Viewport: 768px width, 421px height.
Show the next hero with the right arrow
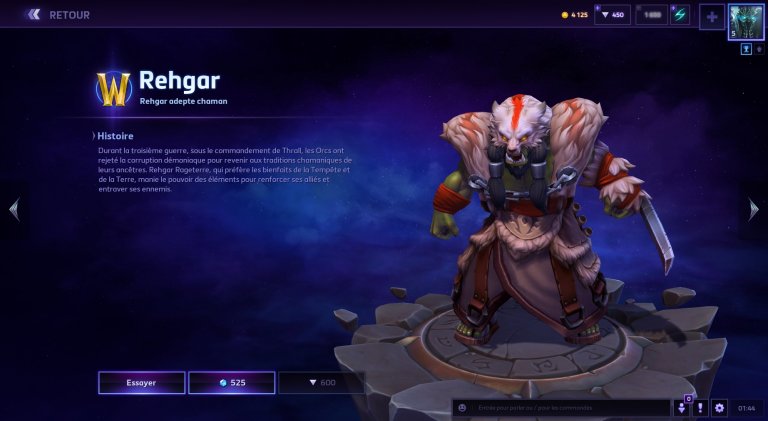754,209
